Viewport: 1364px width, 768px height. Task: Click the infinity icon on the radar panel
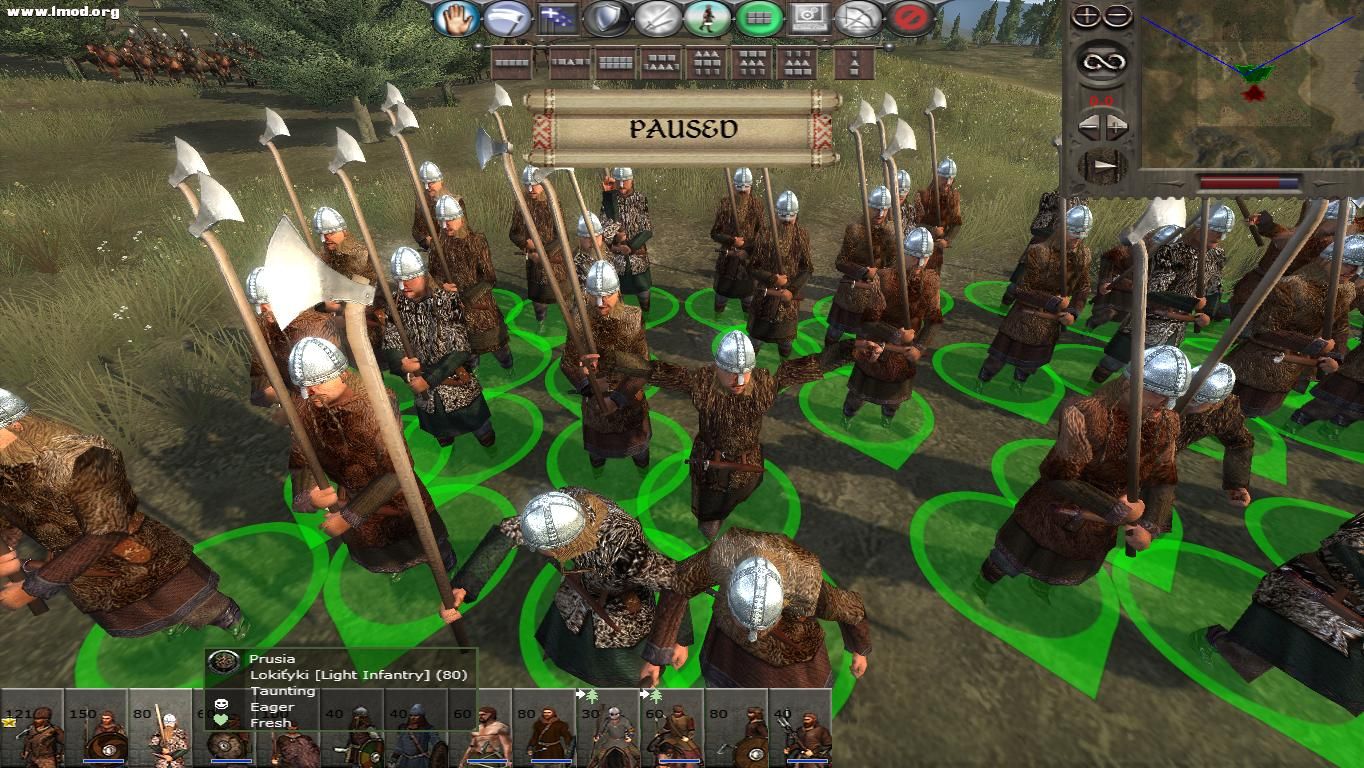pyautogui.click(x=1104, y=60)
